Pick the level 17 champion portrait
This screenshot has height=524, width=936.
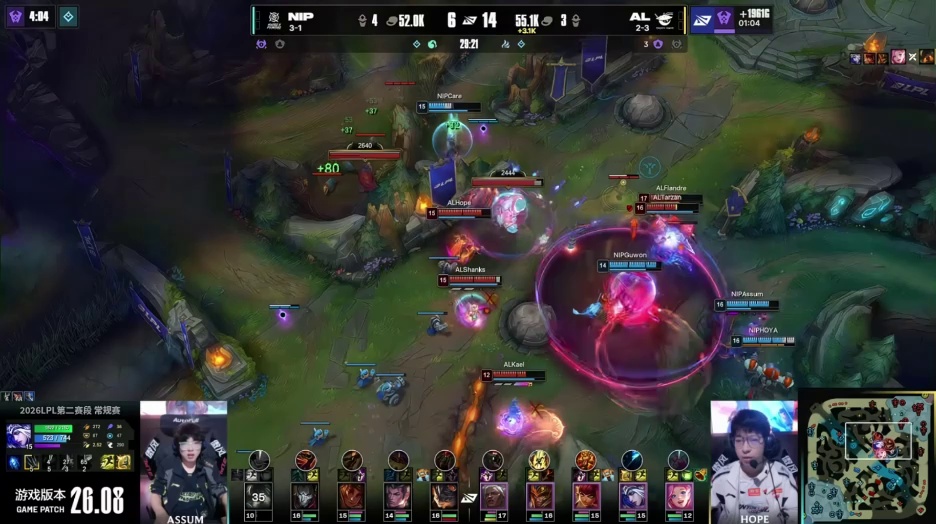(x=493, y=495)
